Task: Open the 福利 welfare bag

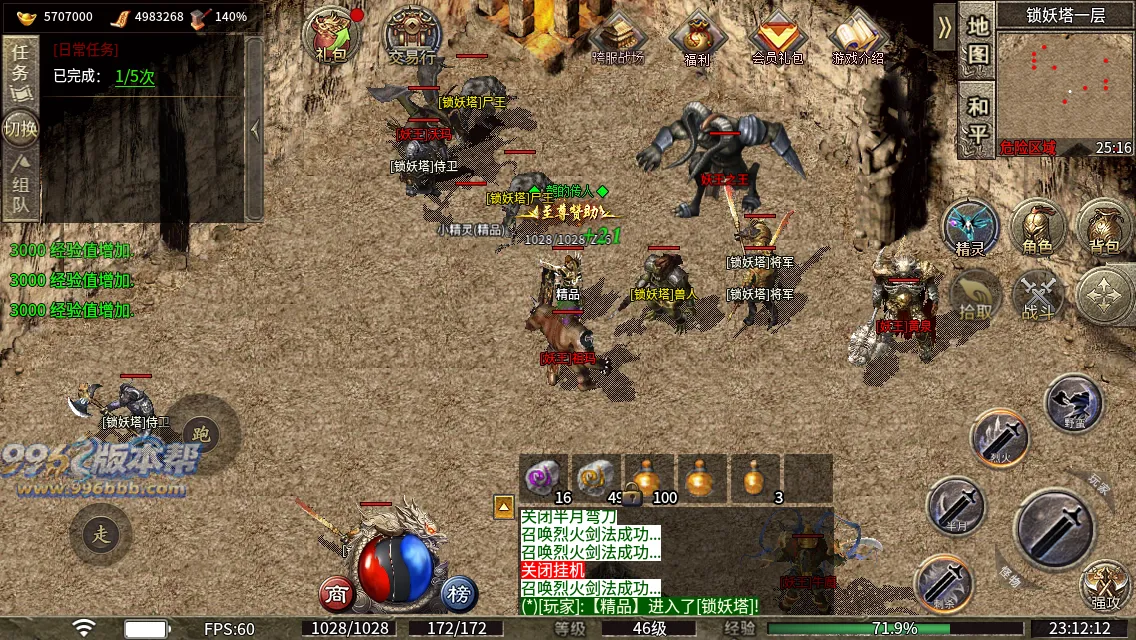Action: (x=697, y=38)
